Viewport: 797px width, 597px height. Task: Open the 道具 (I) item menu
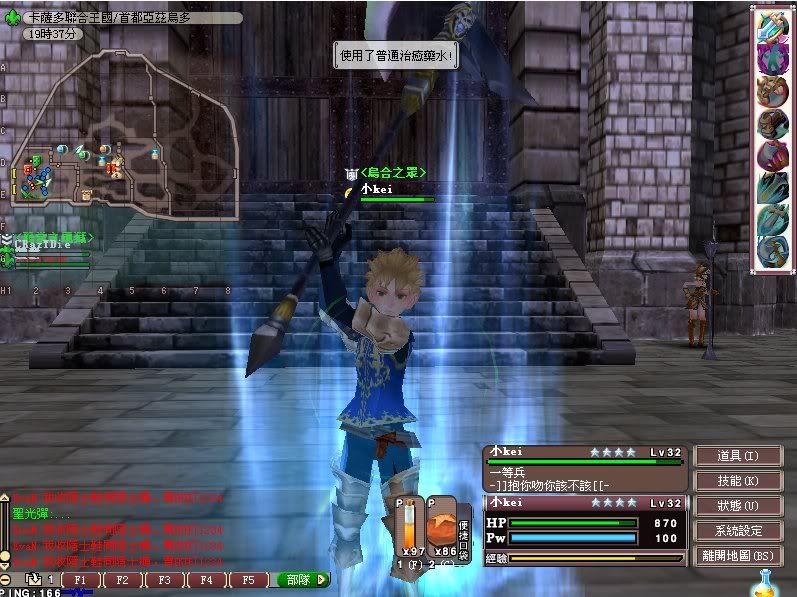click(x=737, y=456)
